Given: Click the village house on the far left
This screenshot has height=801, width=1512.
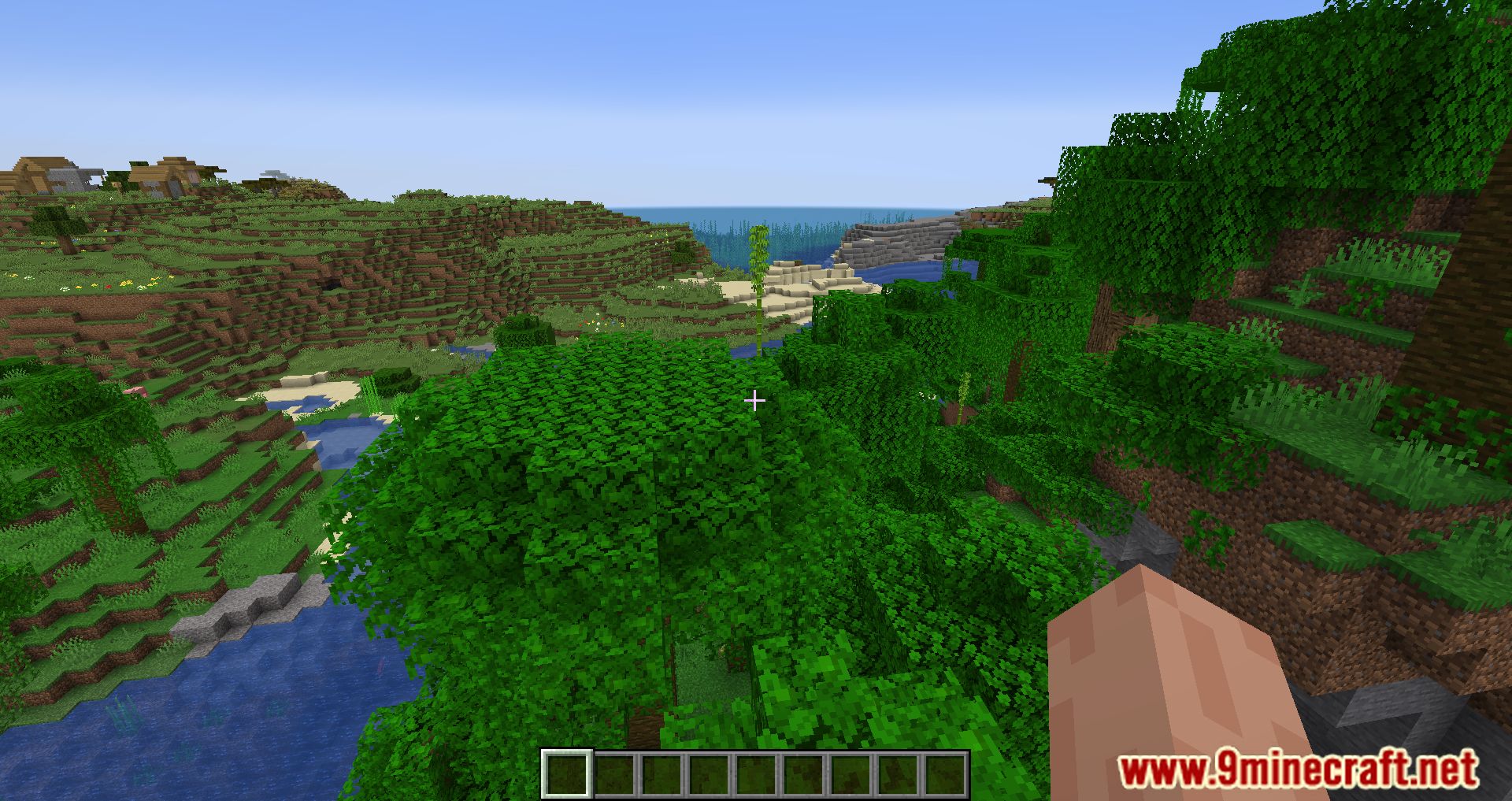Looking at the screenshot, I should tap(47, 173).
